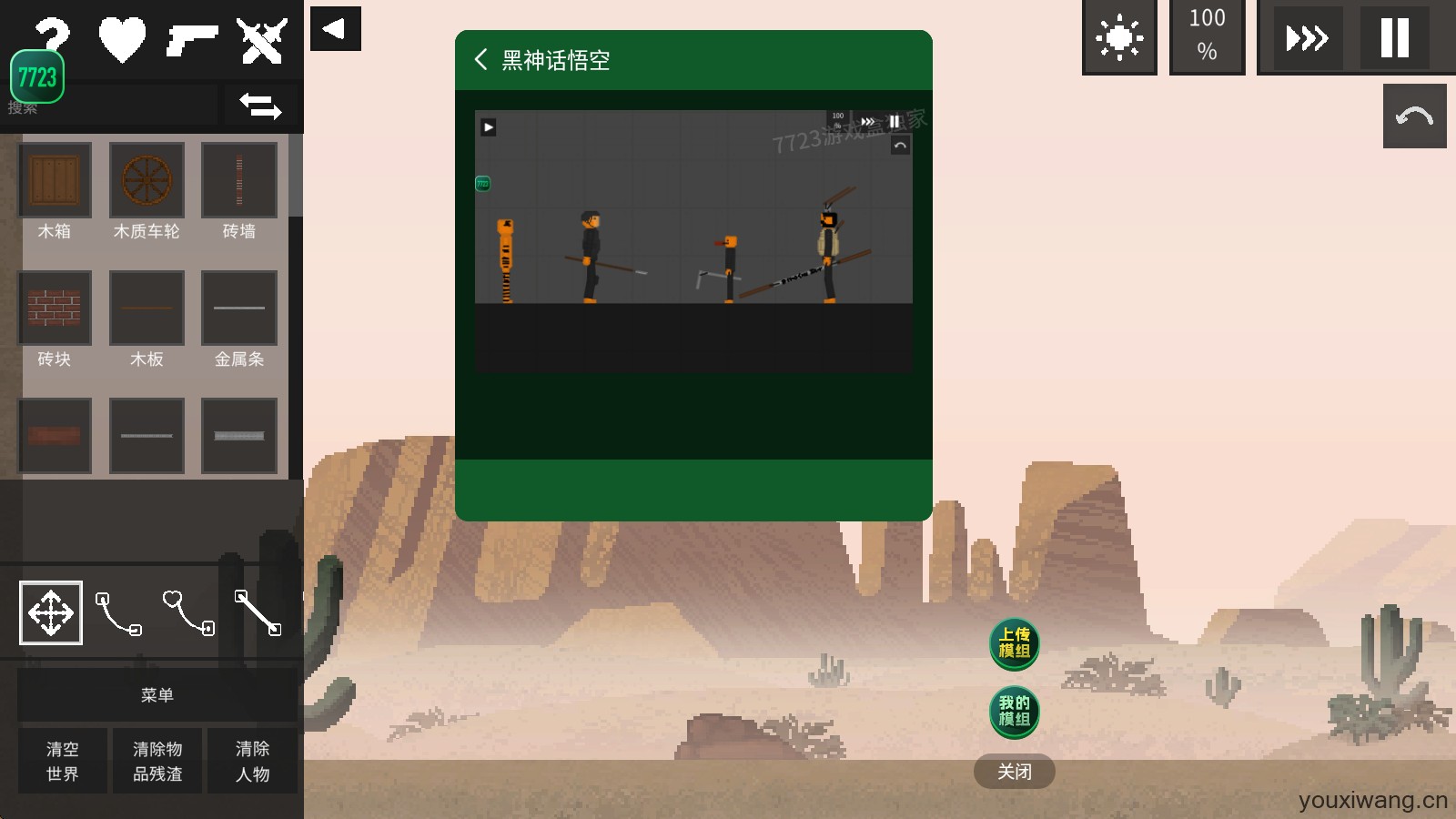Go back from the 黑神话悟空 mod page
1456x819 pixels.
tap(481, 60)
